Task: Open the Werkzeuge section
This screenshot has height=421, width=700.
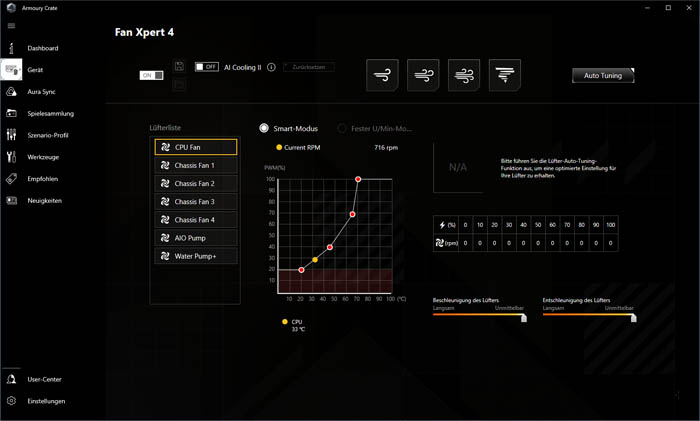Action: pyautogui.click(x=42, y=158)
